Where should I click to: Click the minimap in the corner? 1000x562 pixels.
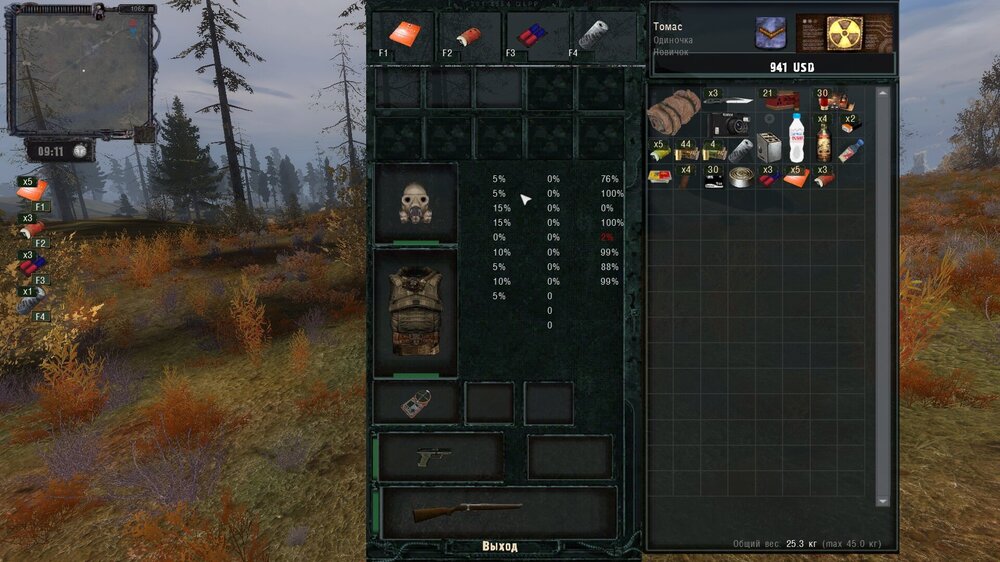point(82,71)
